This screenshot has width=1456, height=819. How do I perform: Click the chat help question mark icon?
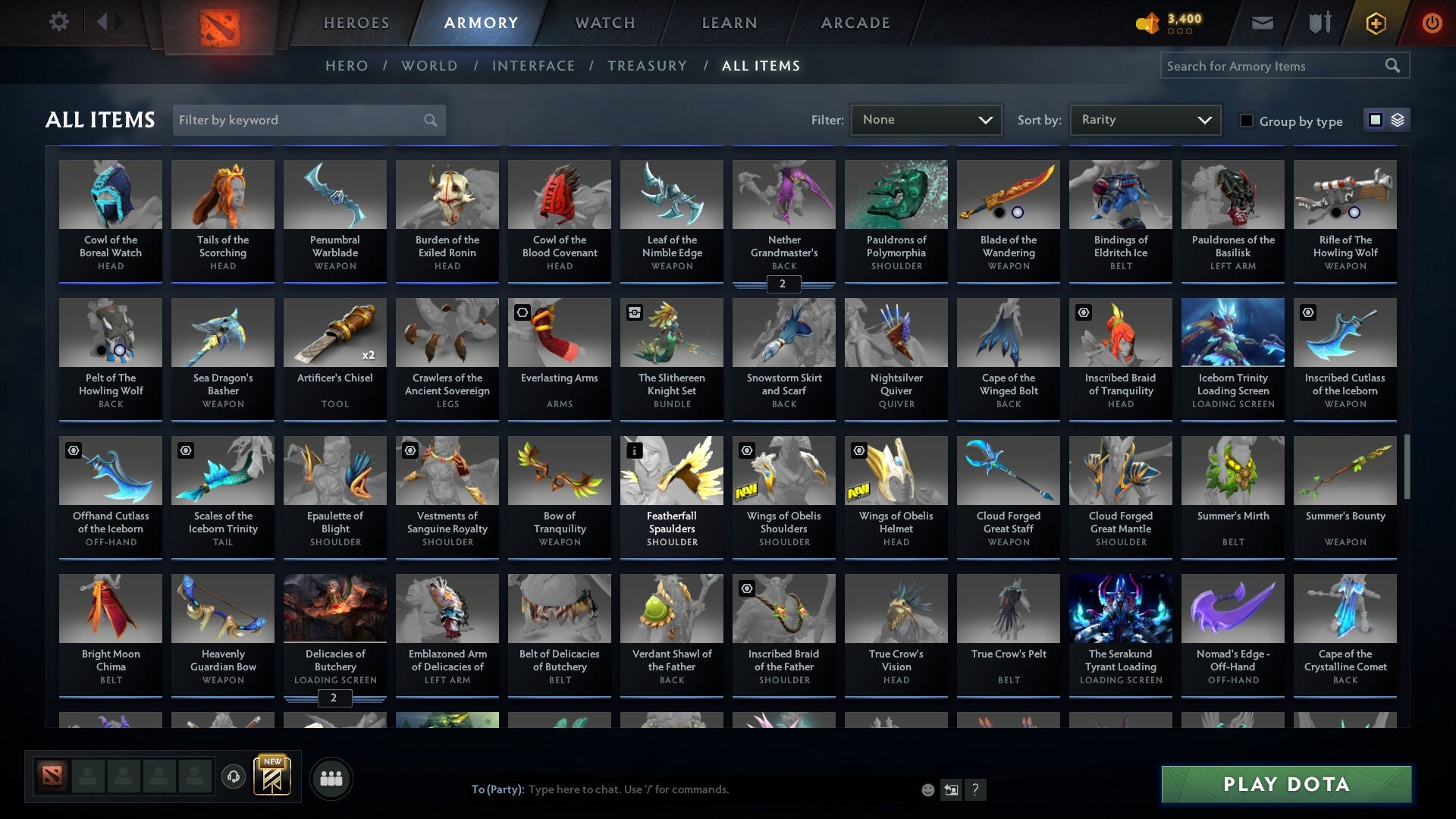[975, 789]
